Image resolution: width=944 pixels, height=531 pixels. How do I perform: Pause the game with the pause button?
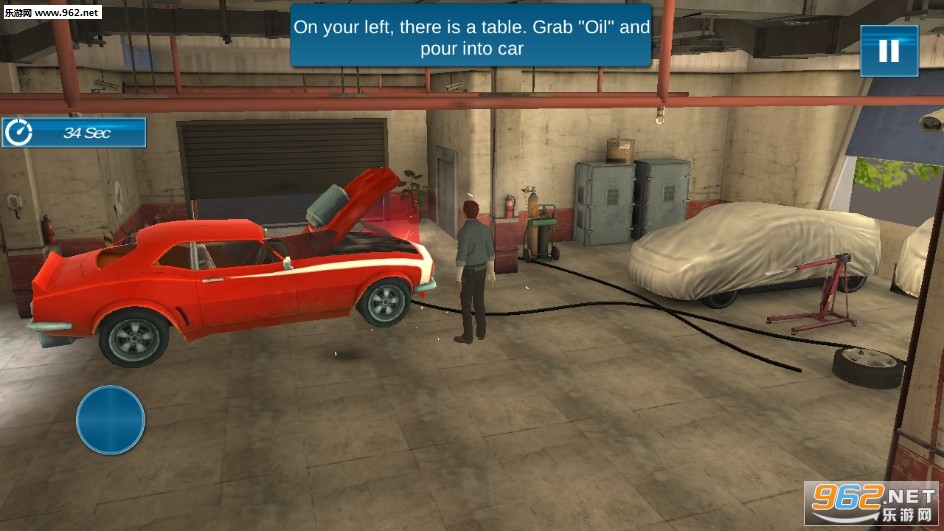pyautogui.click(x=889, y=51)
